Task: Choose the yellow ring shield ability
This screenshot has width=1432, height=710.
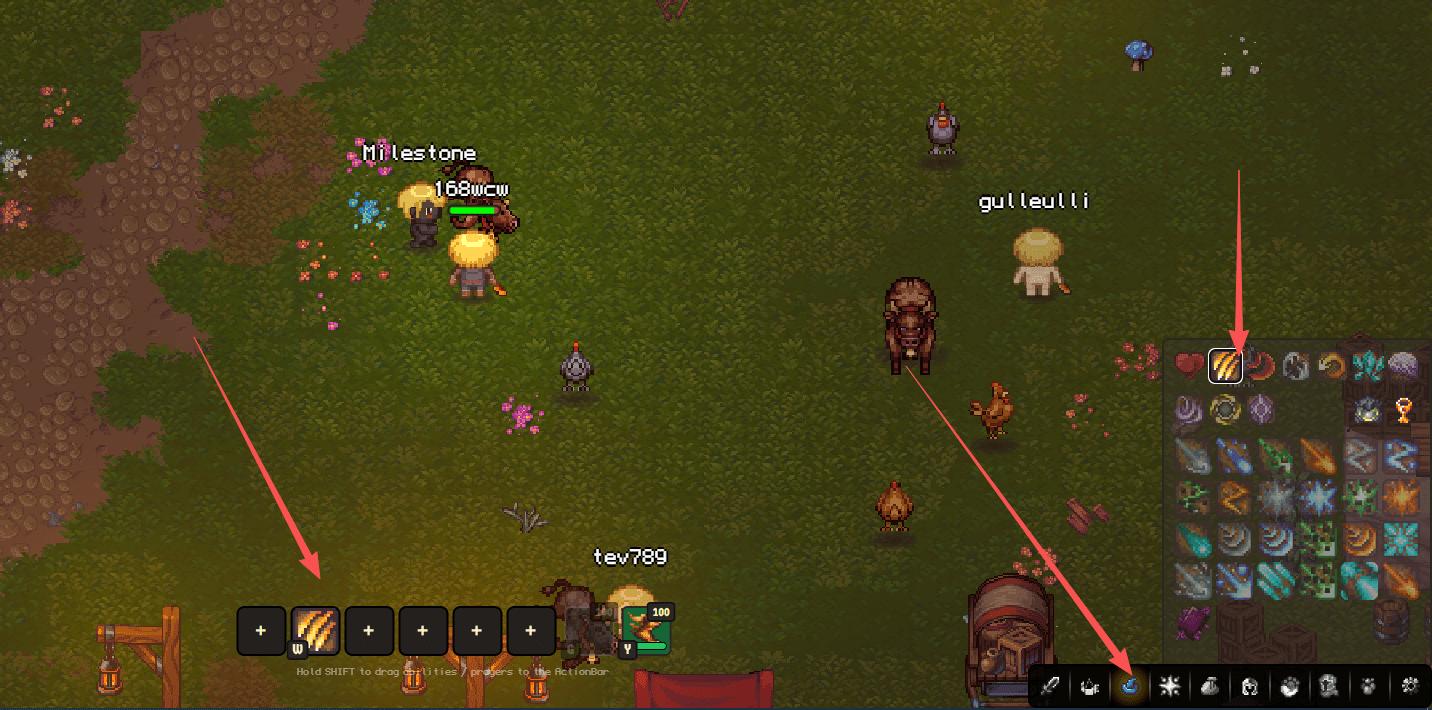Action: point(1225,409)
